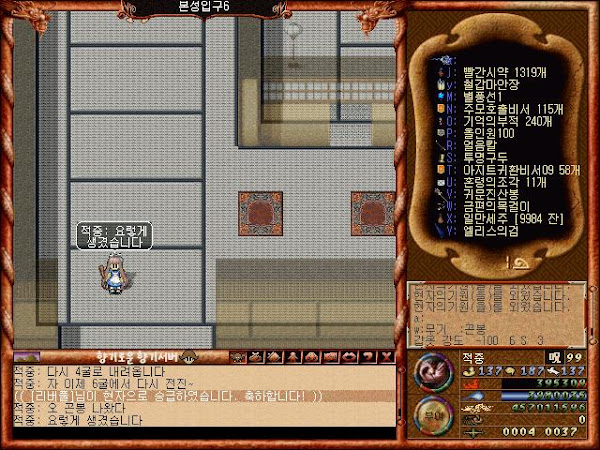This screenshot has height=450, width=600.
Task: Click the question mark help icon
Action: pyautogui.click(x=384, y=356)
